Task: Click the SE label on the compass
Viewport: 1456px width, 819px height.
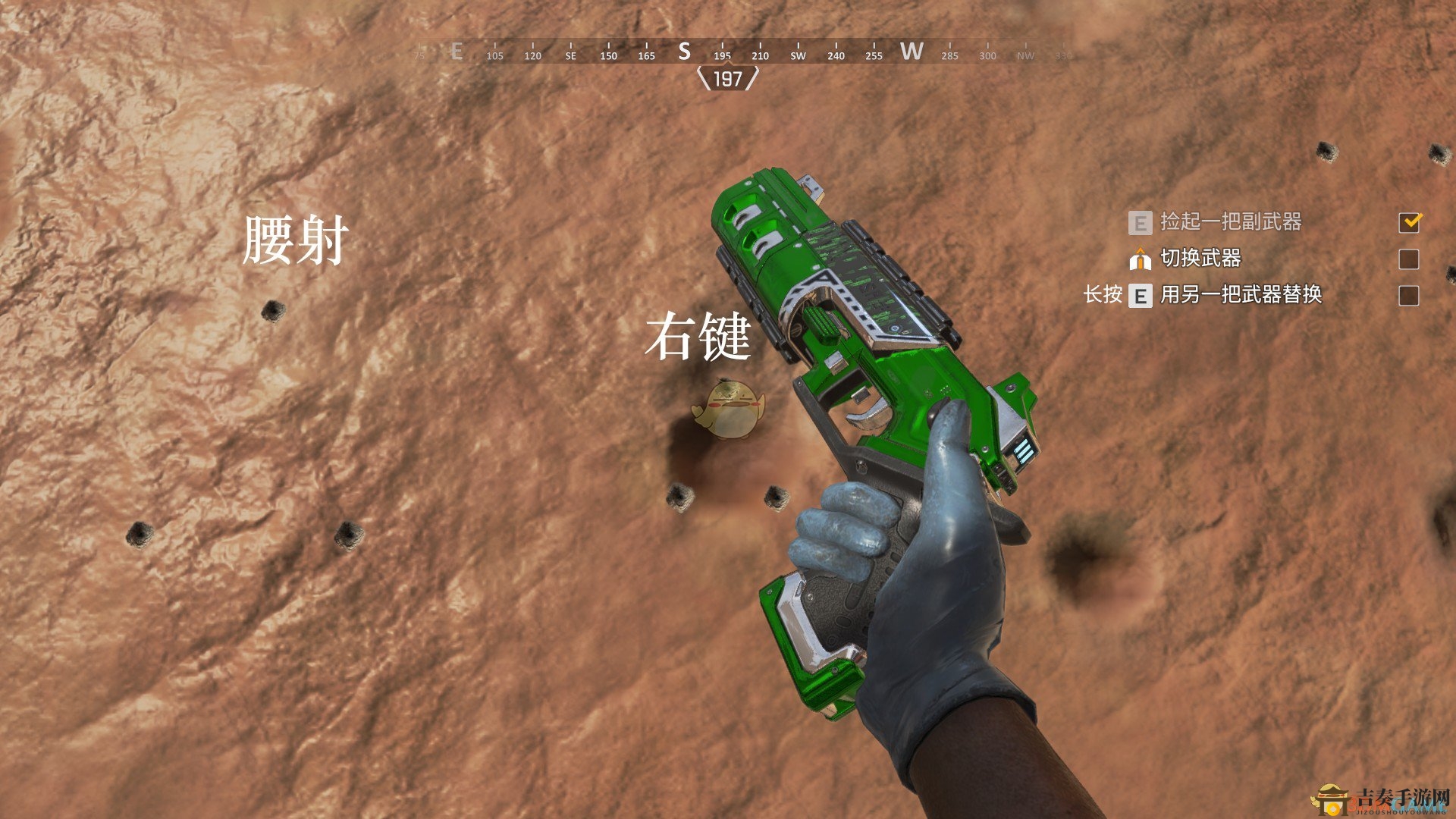Action: click(570, 55)
